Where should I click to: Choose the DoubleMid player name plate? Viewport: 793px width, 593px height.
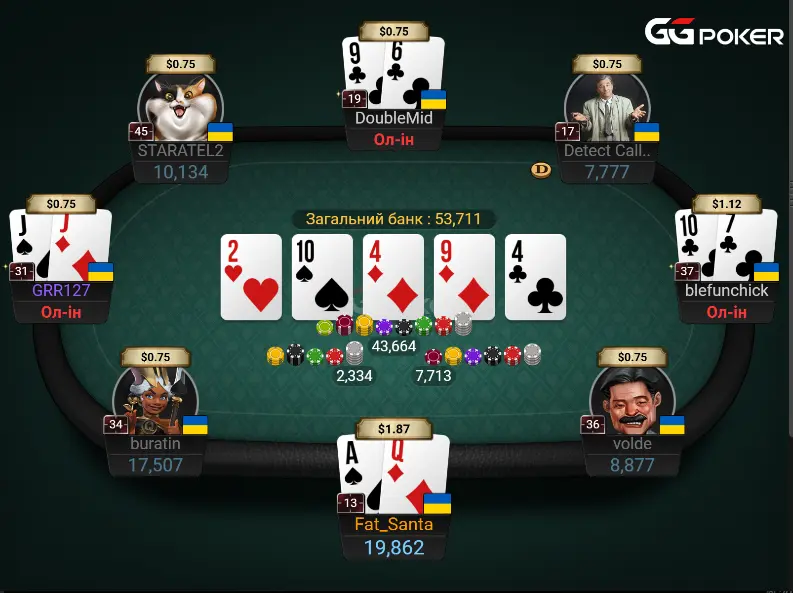point(394,118)
